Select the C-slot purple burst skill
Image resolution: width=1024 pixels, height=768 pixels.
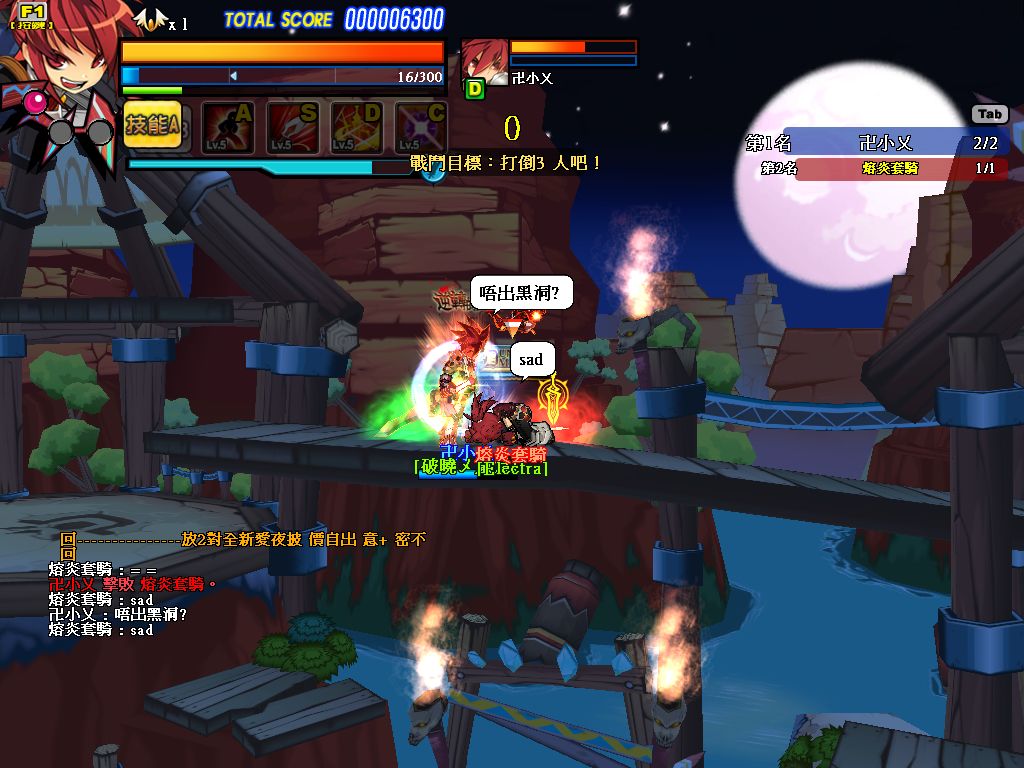tap(421, 128)
